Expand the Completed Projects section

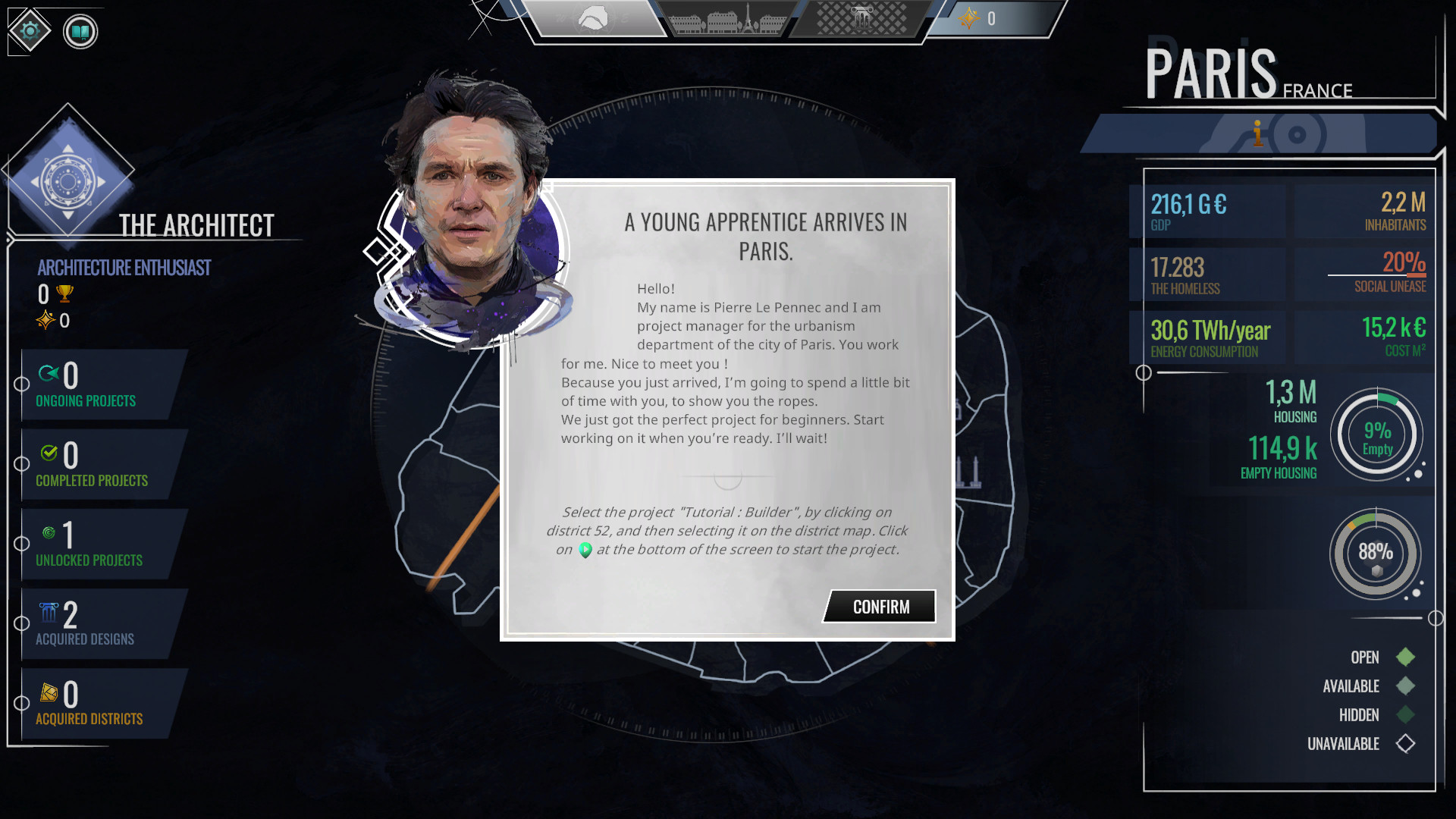(92, 464)
